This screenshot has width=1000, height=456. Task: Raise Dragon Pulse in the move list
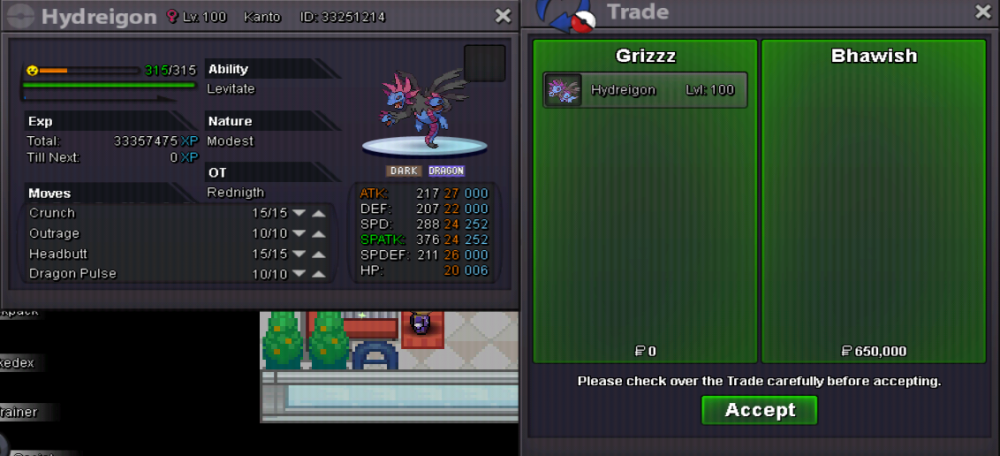pyautogui.click(x=318, y=274)
